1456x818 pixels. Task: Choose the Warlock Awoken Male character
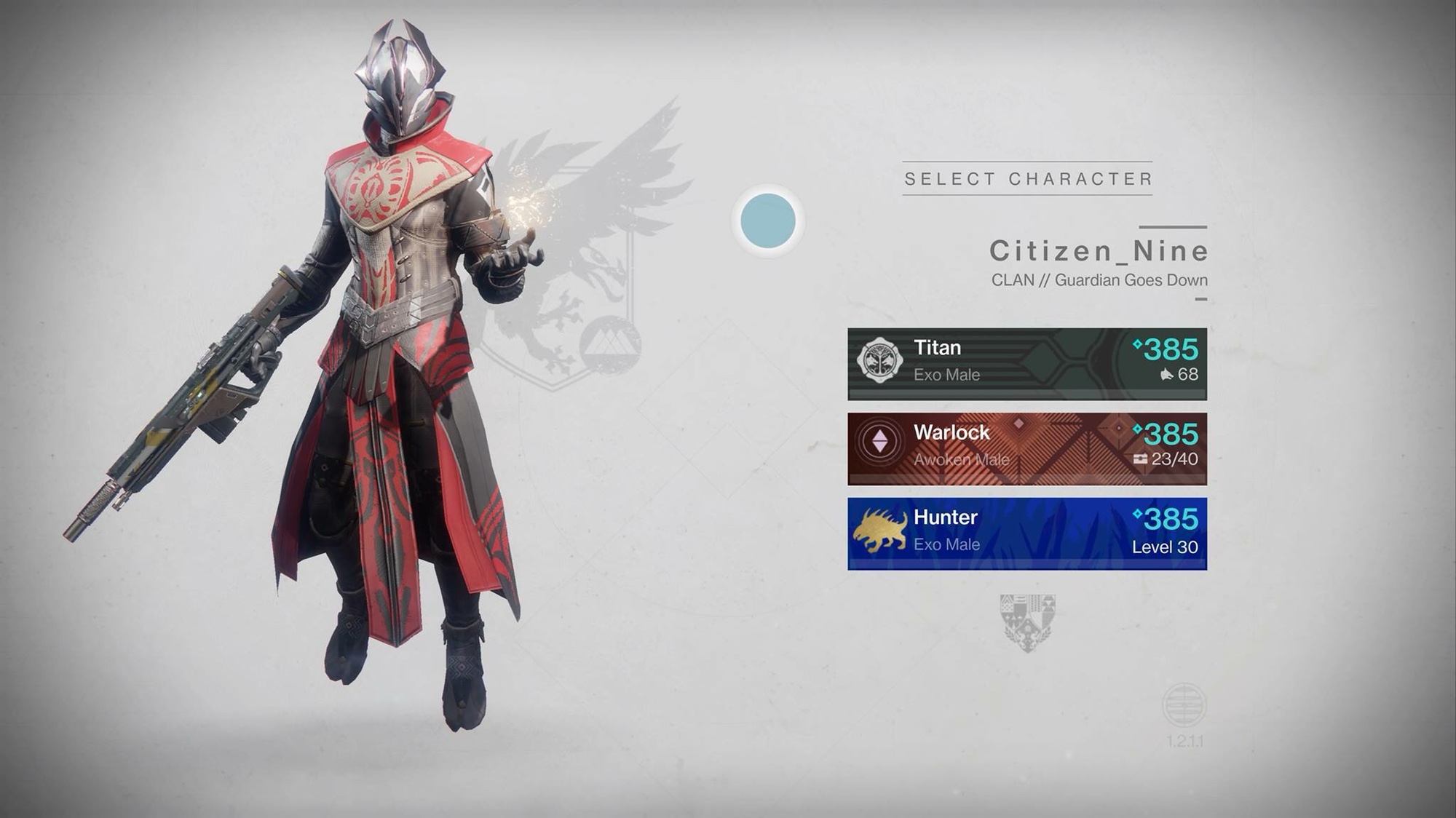click(x=1026, y=448)
